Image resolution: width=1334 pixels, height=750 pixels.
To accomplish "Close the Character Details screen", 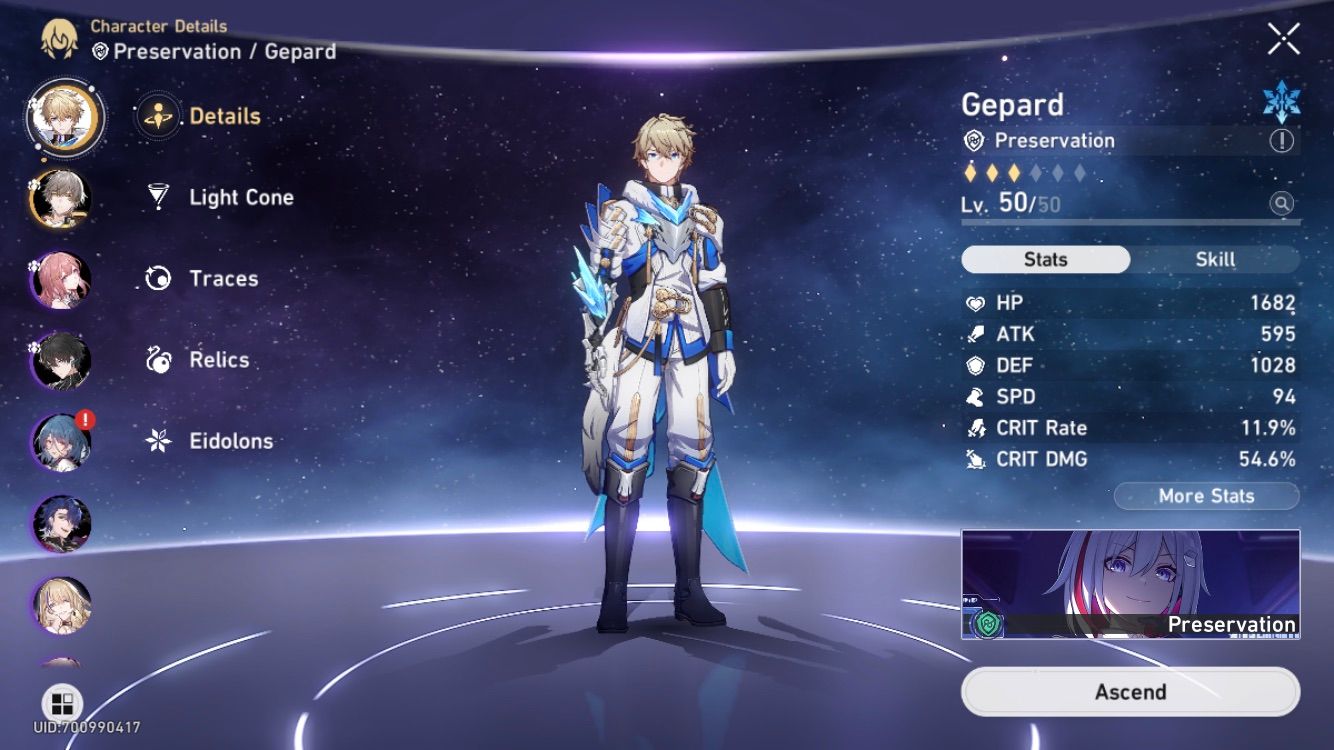I will (1283, 39).
